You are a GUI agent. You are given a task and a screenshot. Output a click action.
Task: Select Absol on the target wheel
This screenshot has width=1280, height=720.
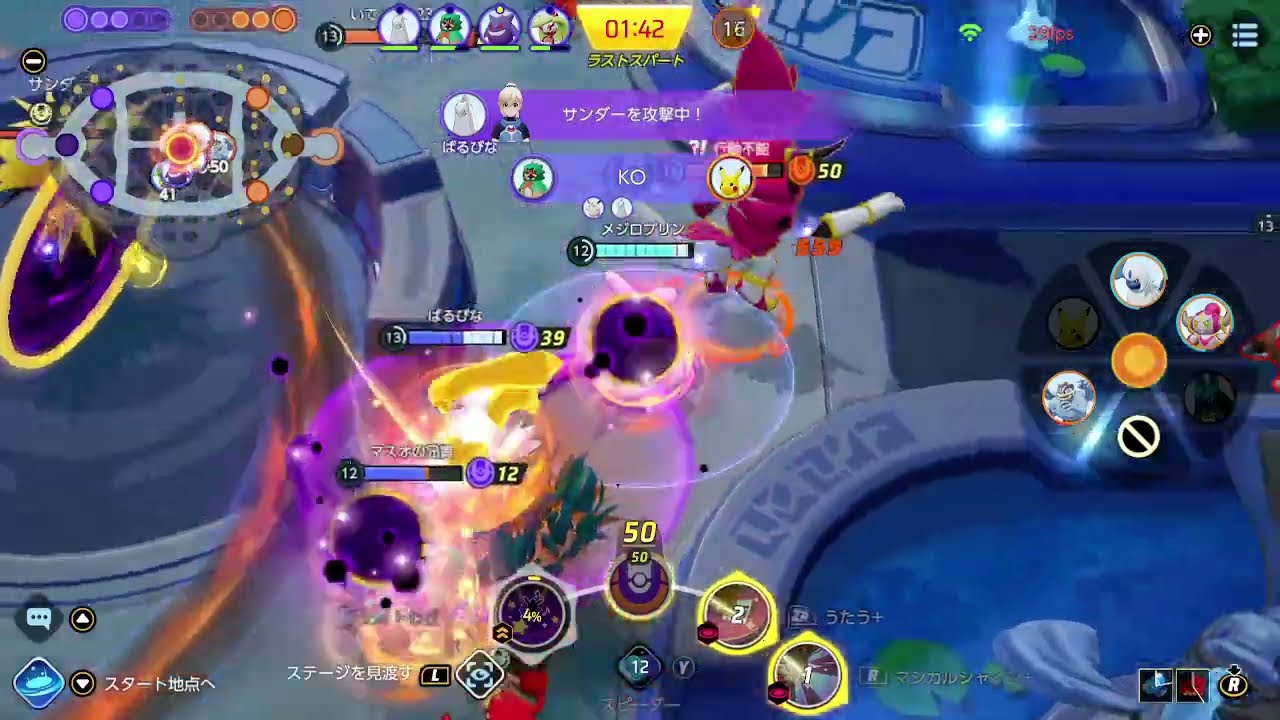click(x=1138, y=280)
